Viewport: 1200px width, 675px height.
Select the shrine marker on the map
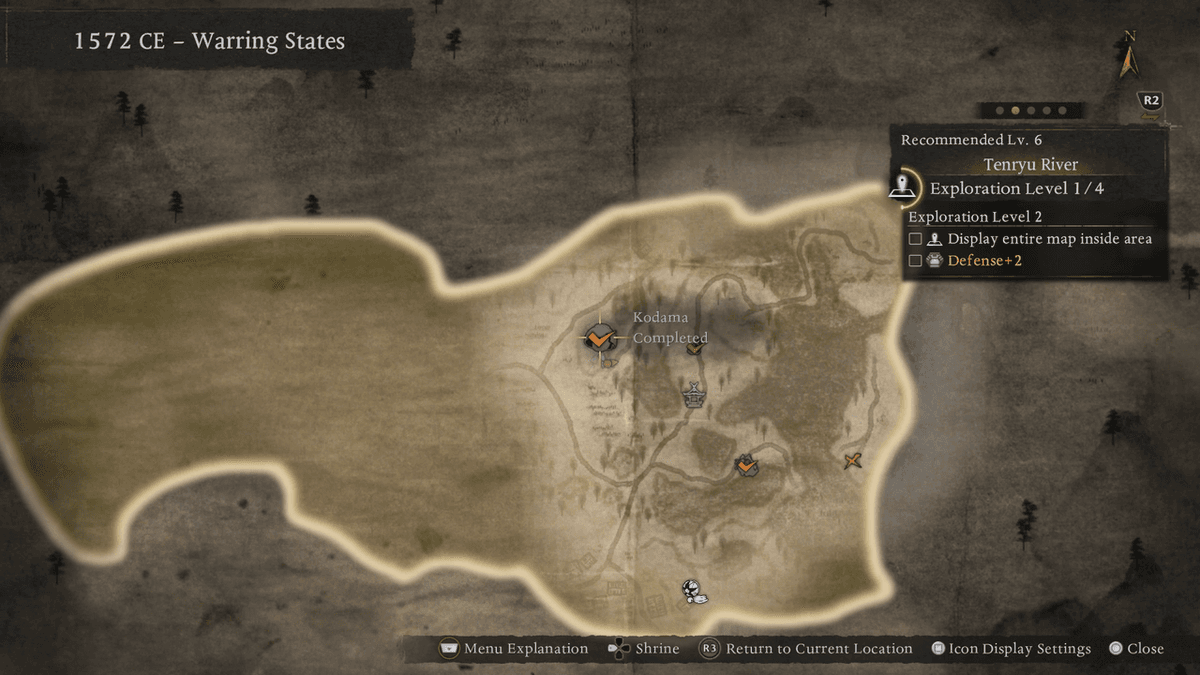(693, 395)
